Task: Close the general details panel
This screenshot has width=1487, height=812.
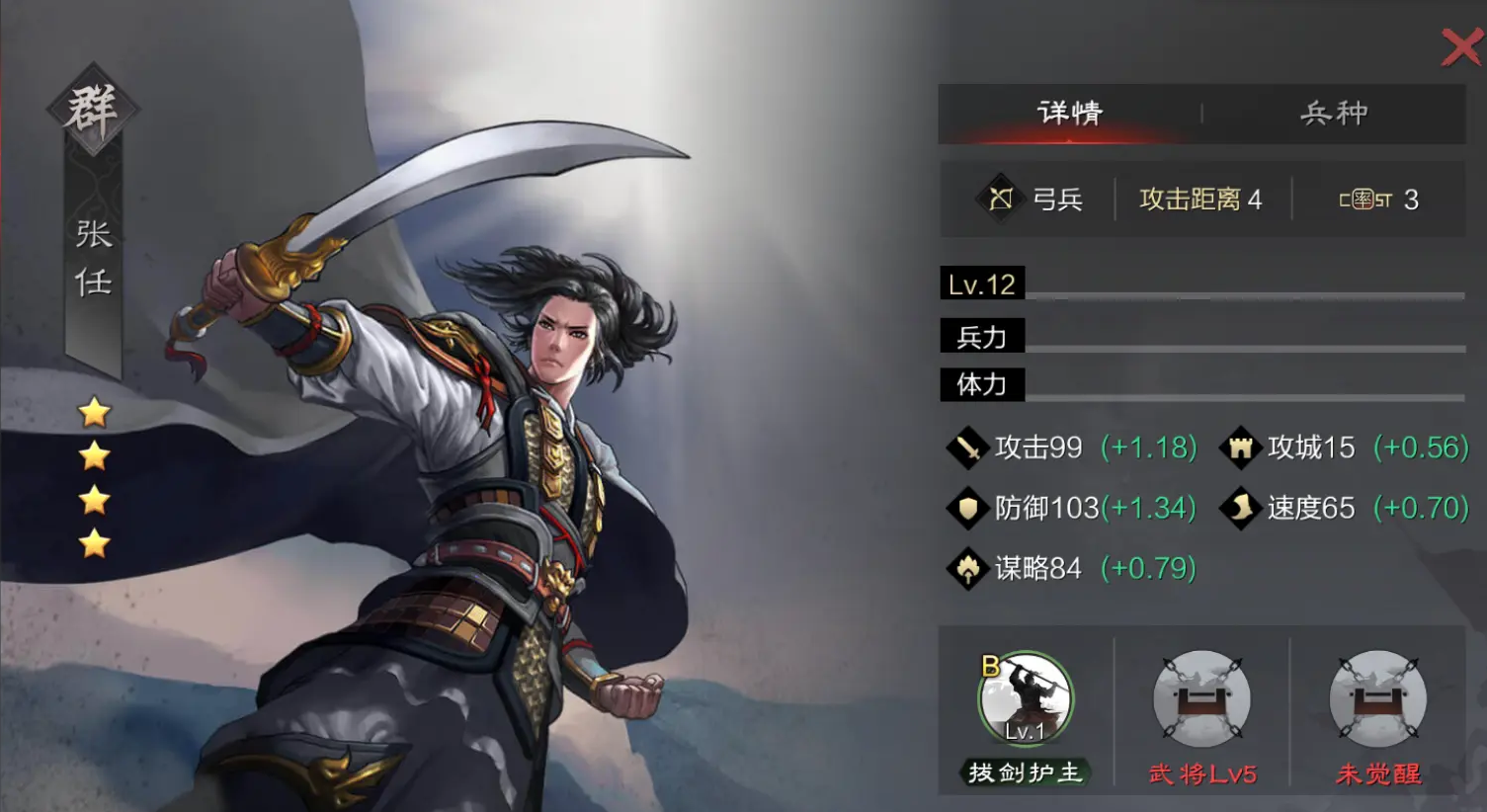Action: pyautogui.click(x=1461, y=47)
